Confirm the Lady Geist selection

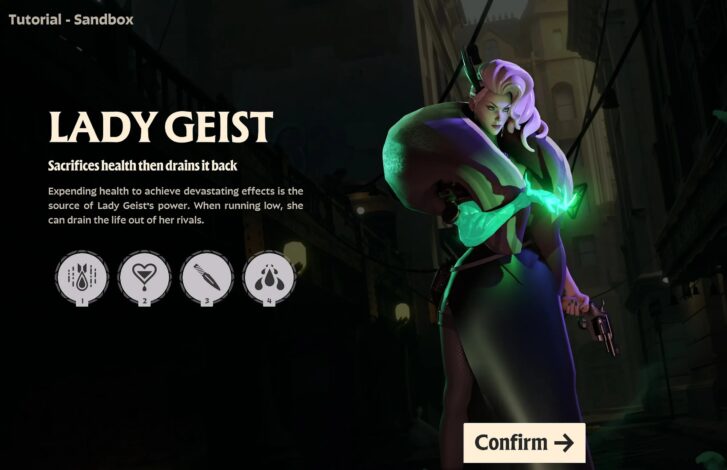tap(524, 442)
